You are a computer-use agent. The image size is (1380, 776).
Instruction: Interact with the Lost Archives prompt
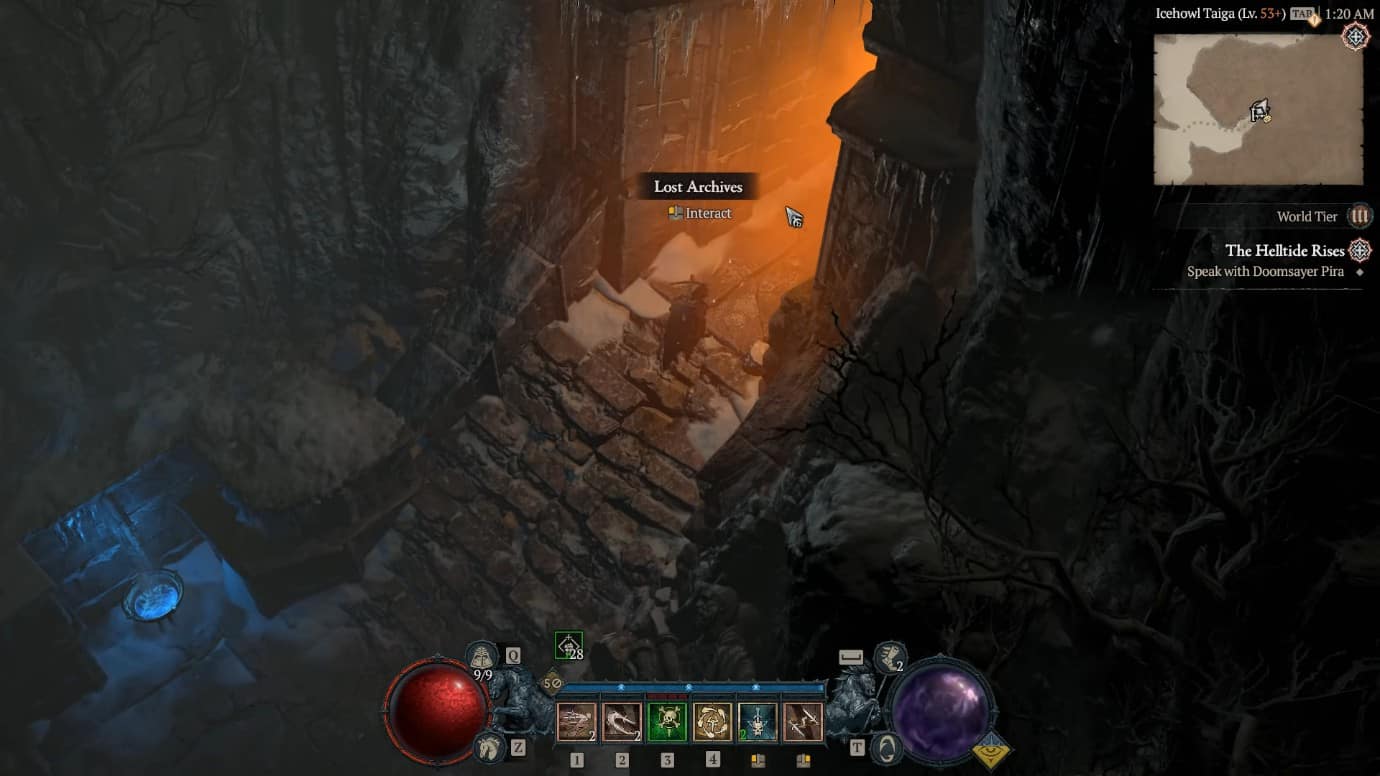tap(698, 213)
